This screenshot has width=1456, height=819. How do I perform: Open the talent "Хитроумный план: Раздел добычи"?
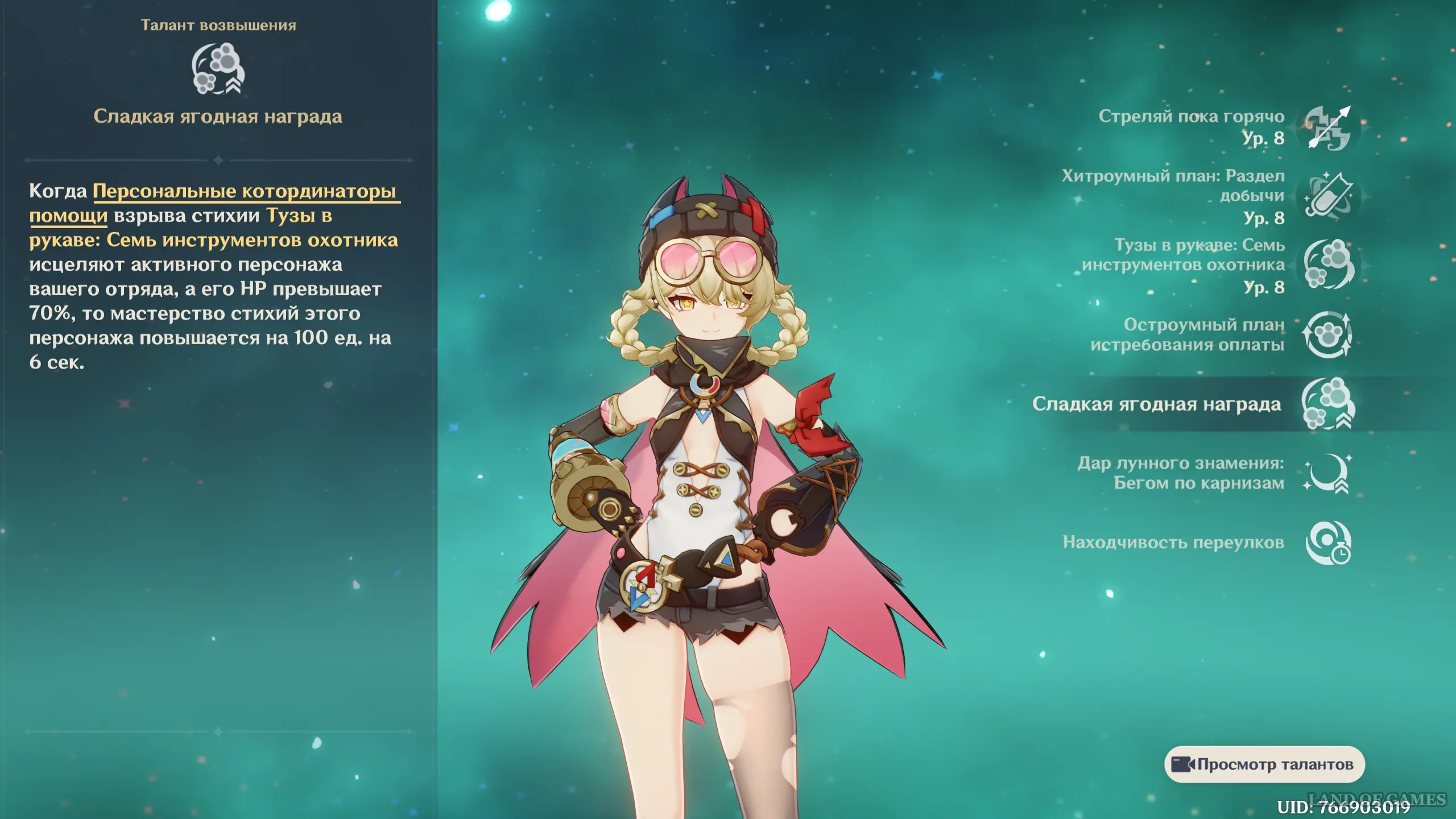pyautogui.click(x=1327, y=196)
